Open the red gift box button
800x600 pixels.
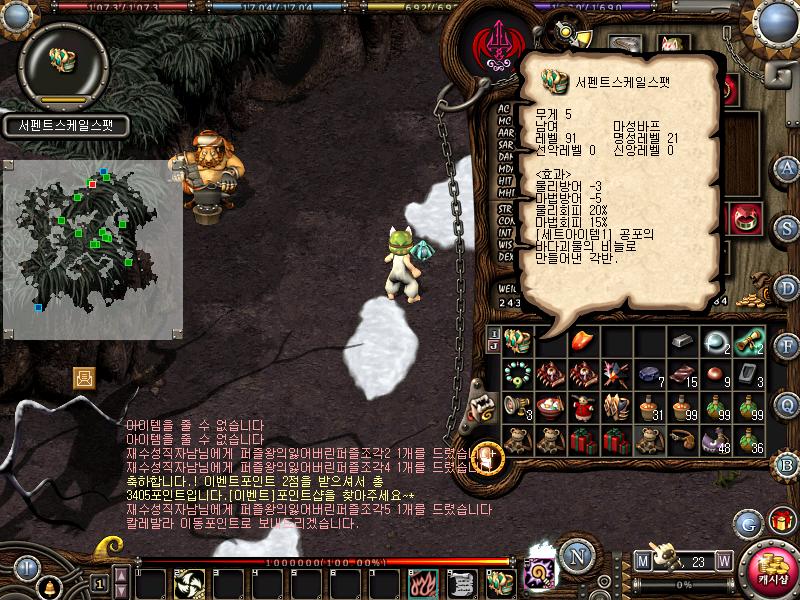[x=782, y=520]
